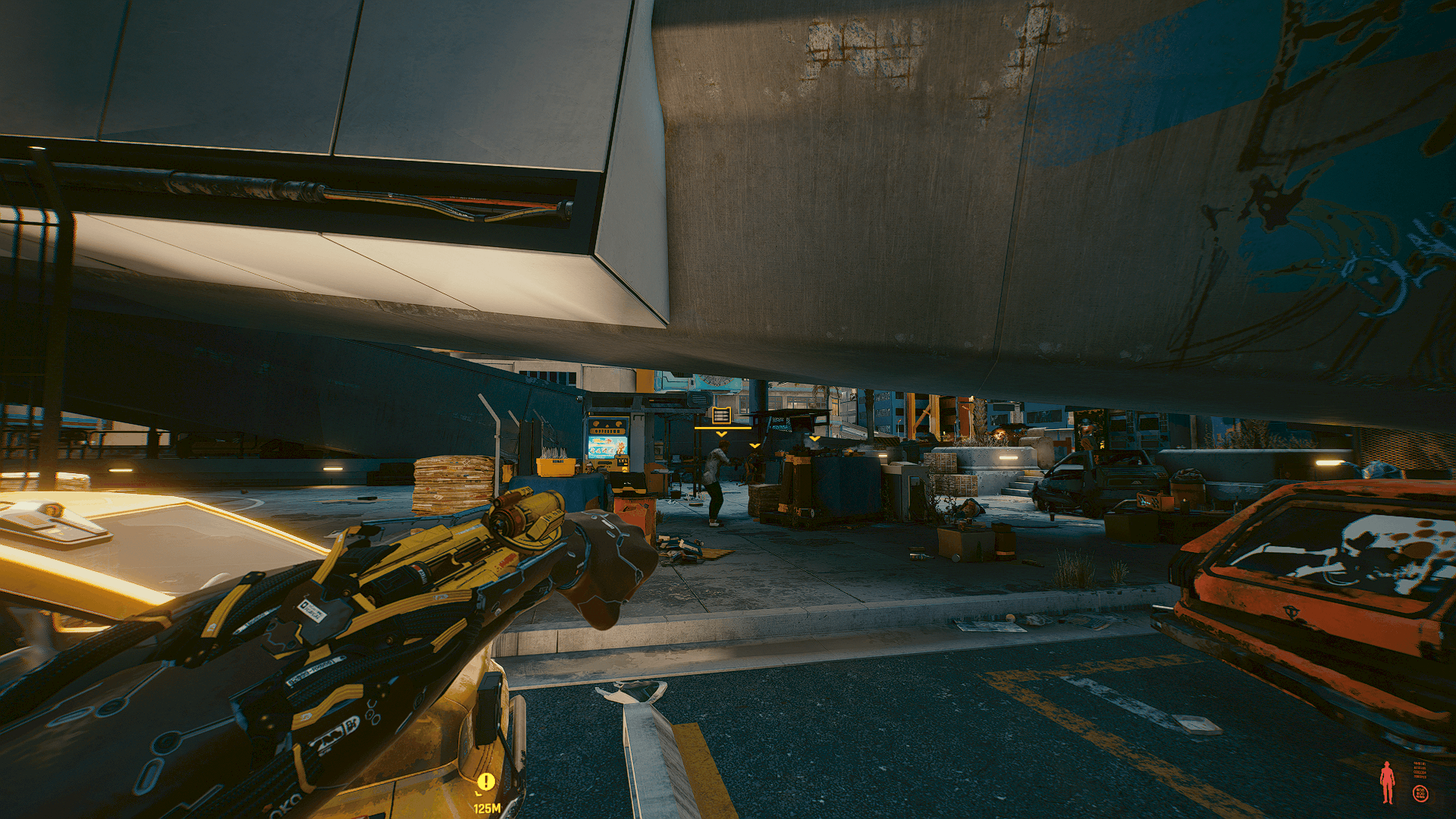
Task: Click the ammo loot marker above the crates
Action: click(x=722, y=416)
